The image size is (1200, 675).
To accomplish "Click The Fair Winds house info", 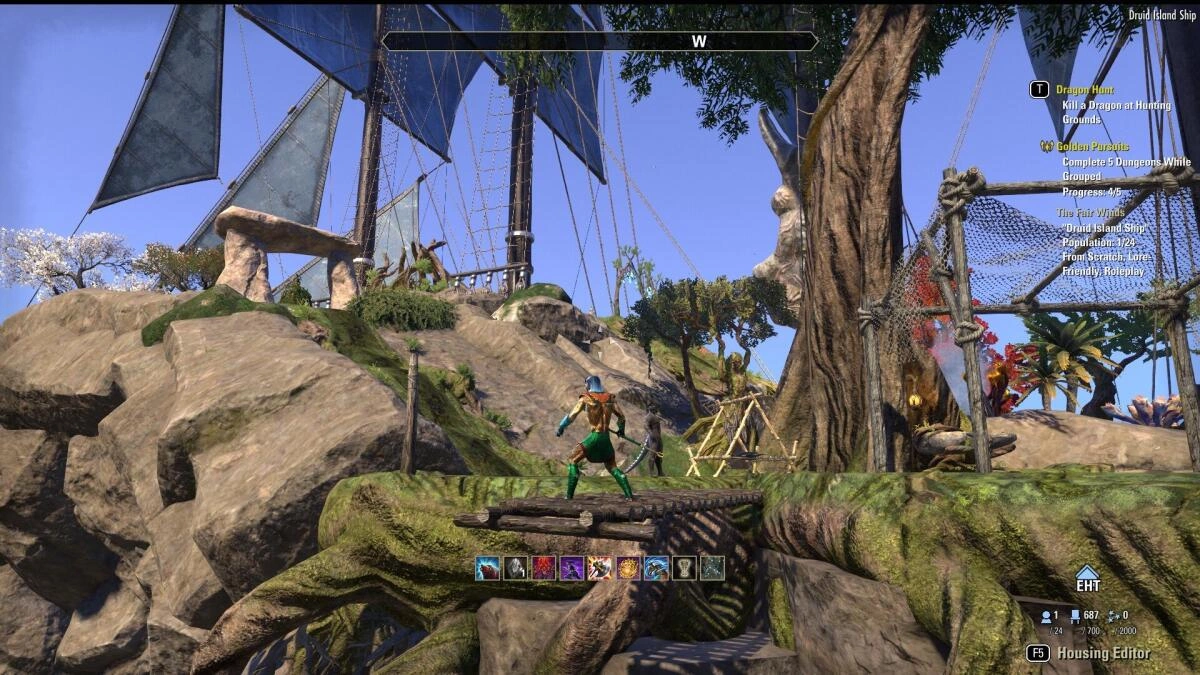I will click(x=1096, y=212).
